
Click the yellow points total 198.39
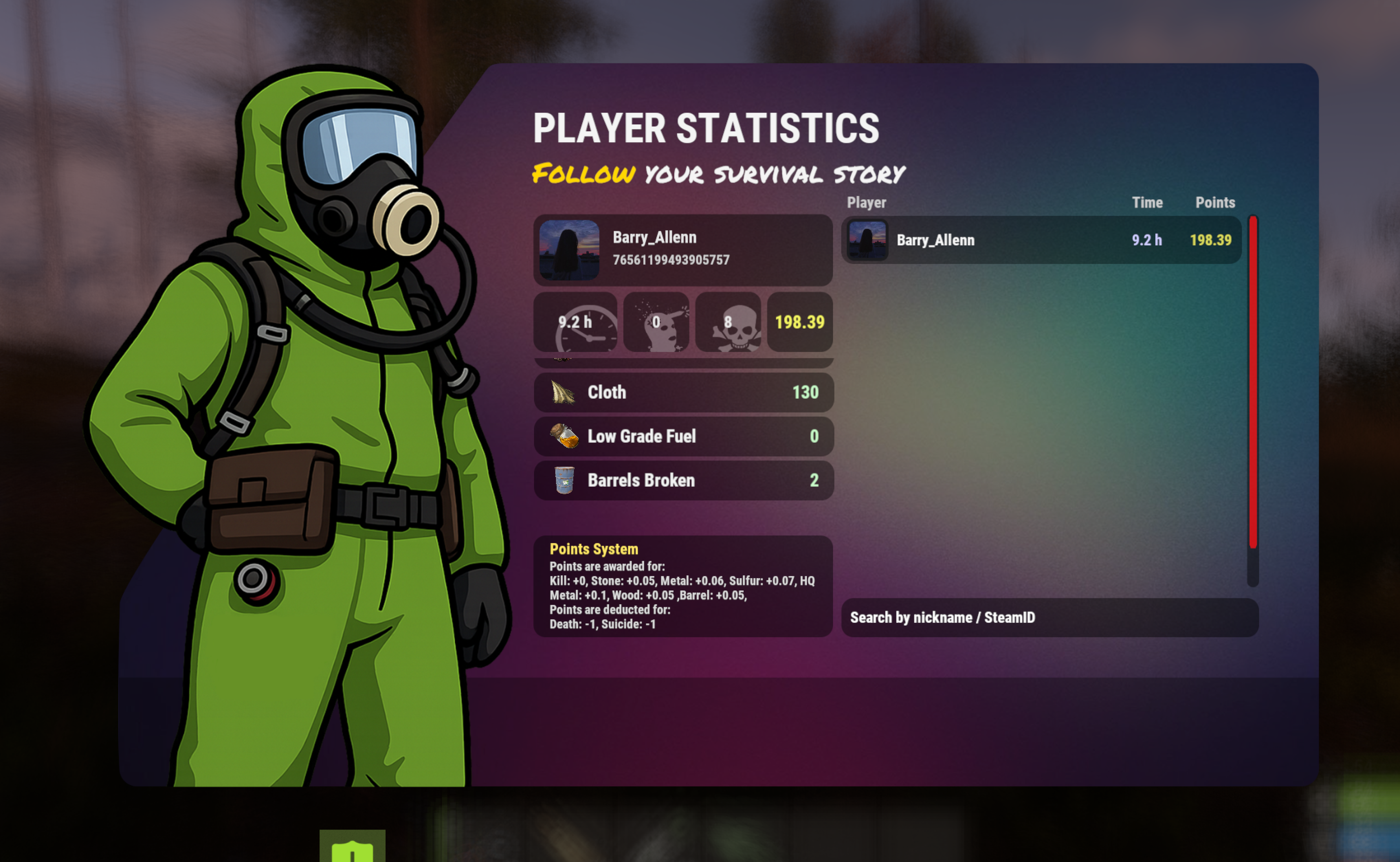tap(799, 322)
